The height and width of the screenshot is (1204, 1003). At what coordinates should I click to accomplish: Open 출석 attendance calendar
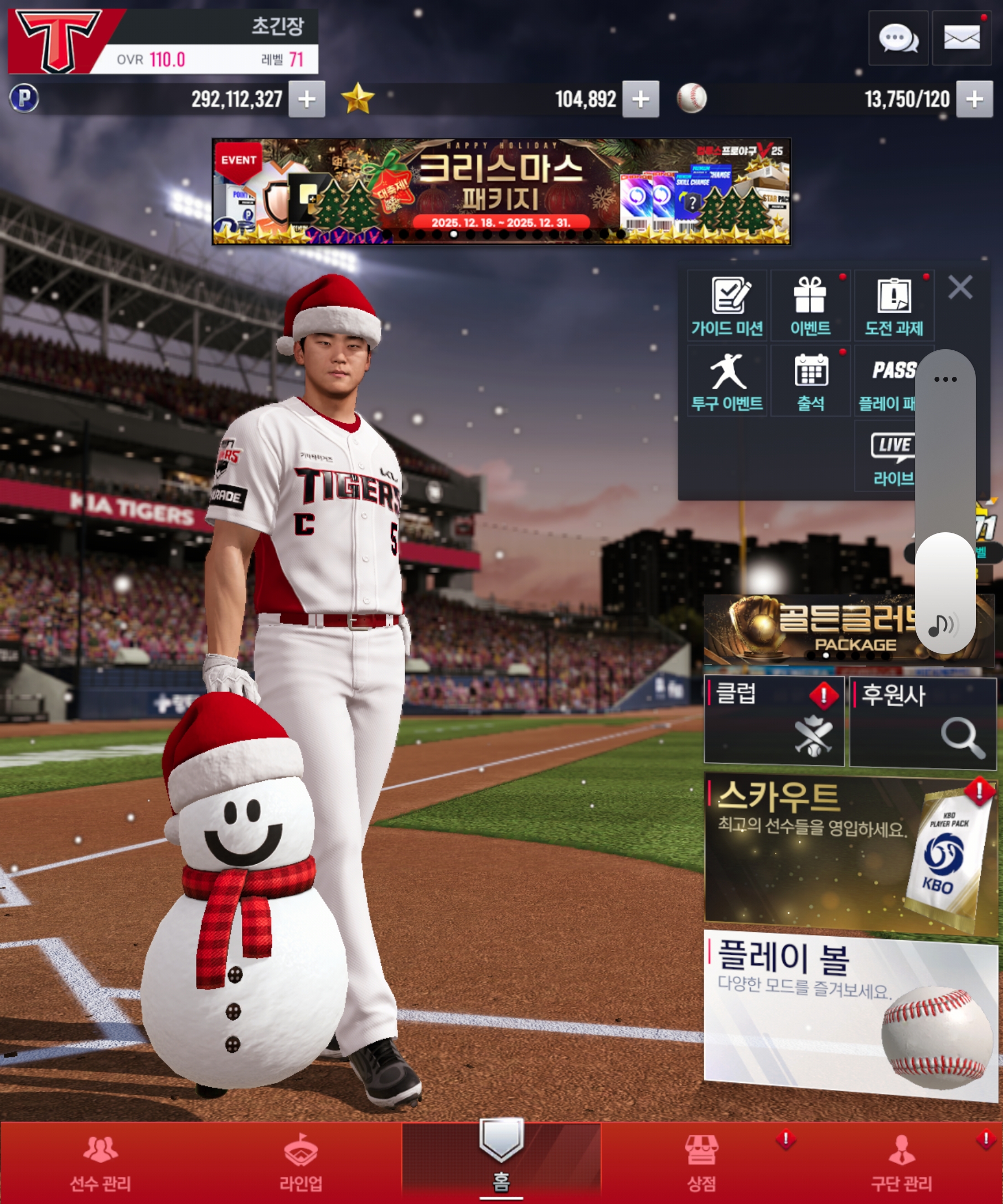click(x=810, y=381)
